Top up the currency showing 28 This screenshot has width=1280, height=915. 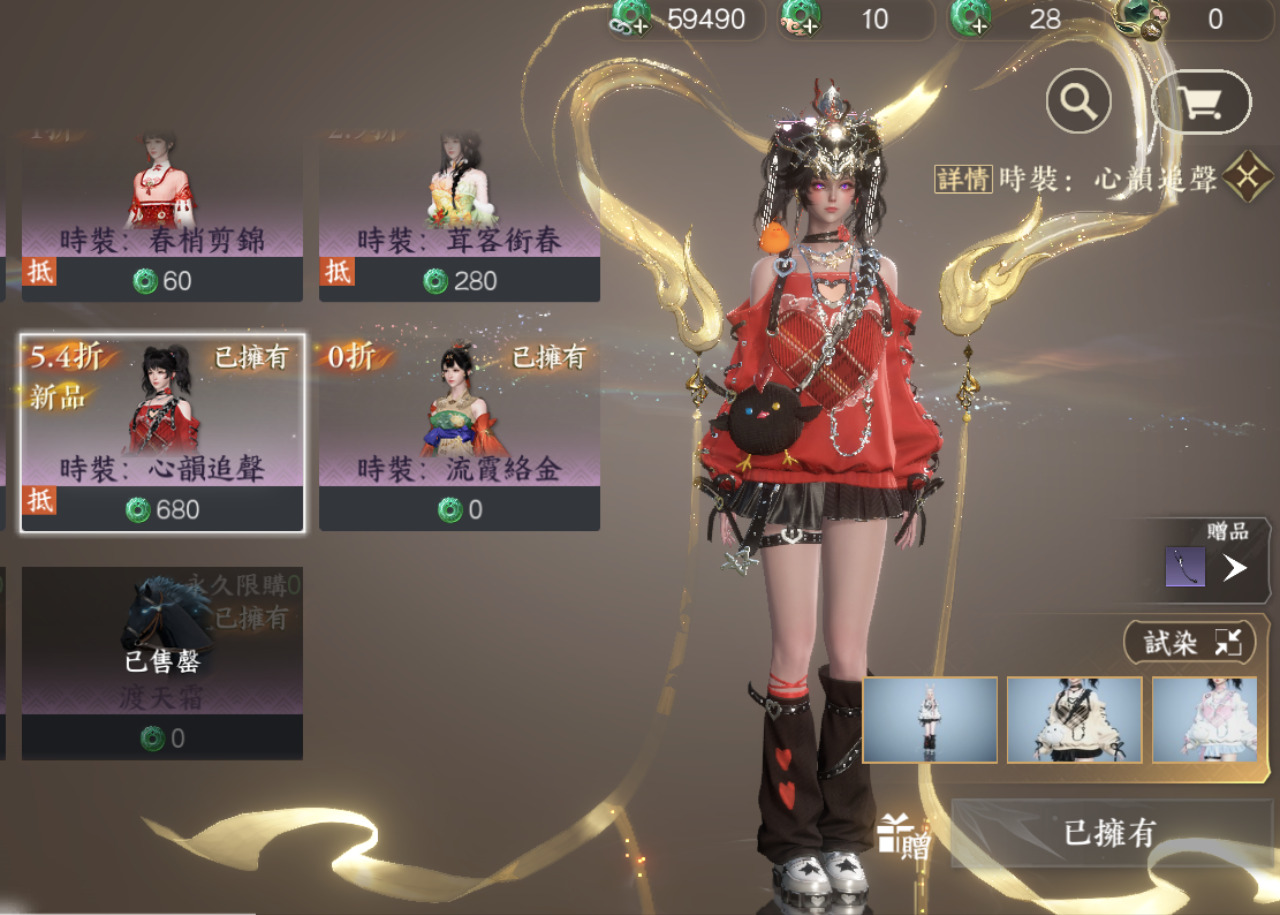[971, 17]
